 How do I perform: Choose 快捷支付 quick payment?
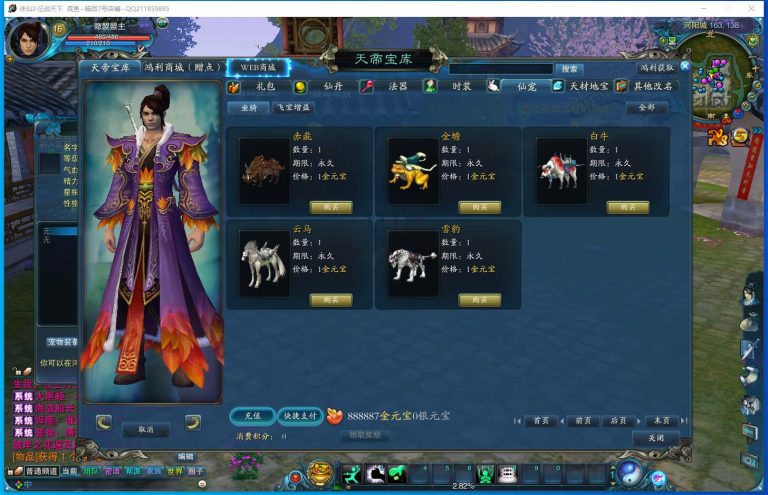(299, 415)
